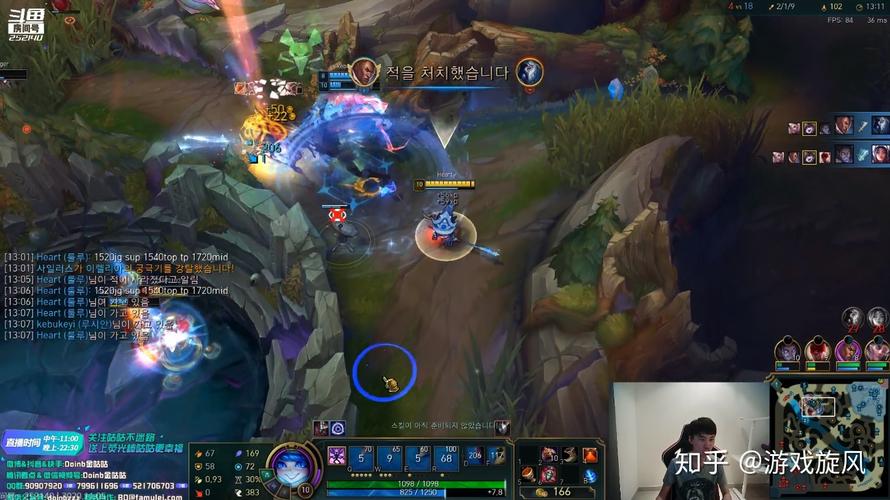This screenshot has width=890, height=500.
Task: Open the shop via the gold counter
Action: [x=558, y=492]
